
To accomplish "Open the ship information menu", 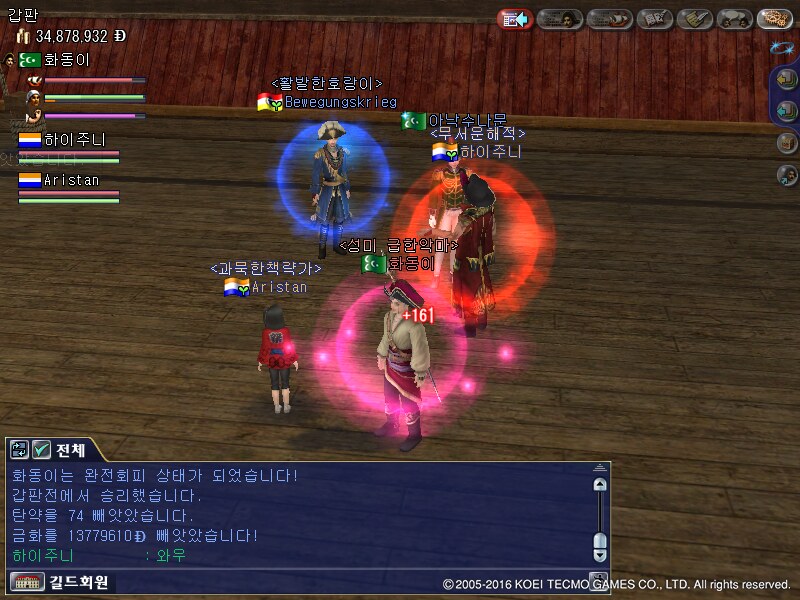I will point(608,19).
